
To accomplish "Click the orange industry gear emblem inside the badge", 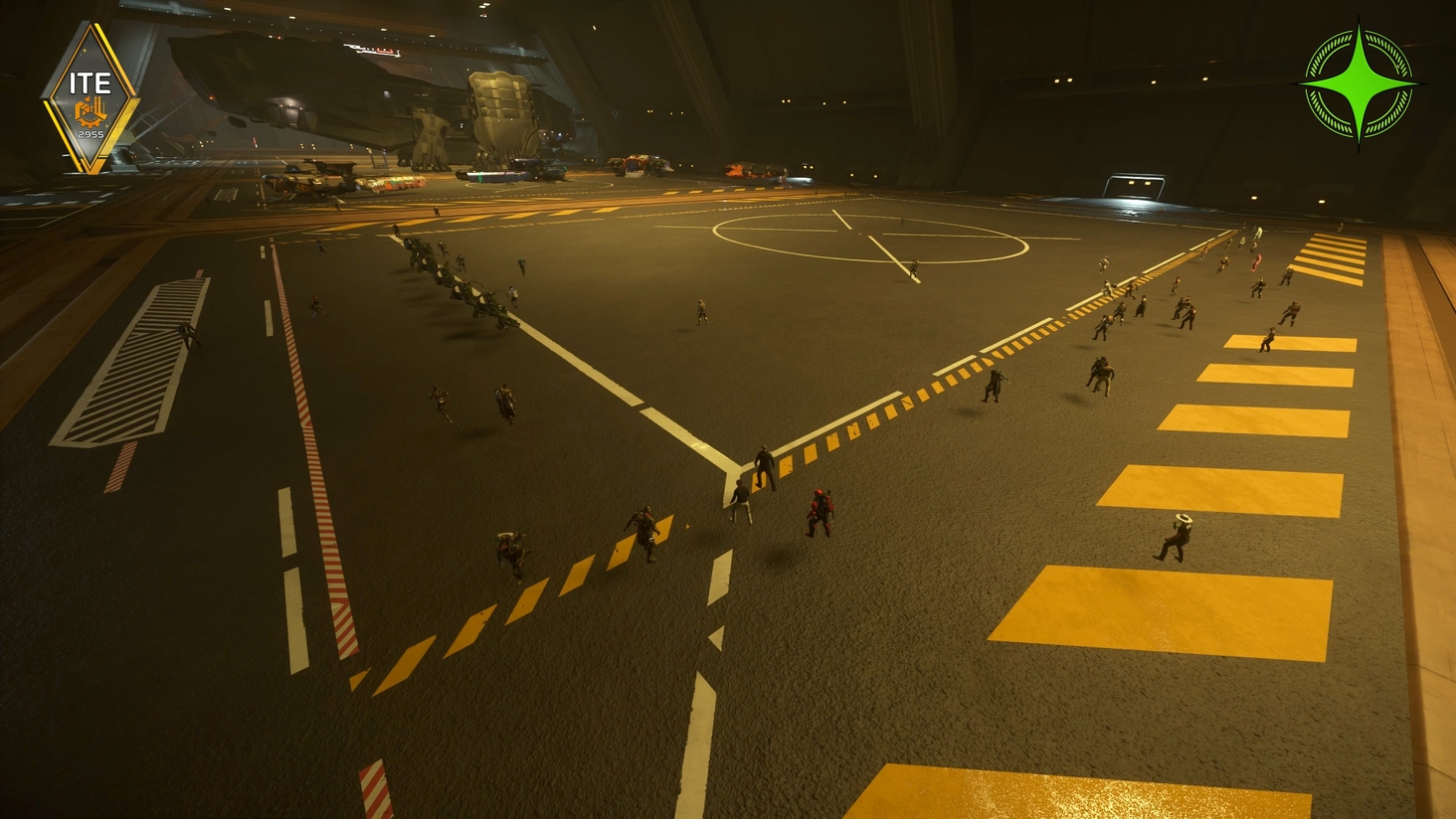I will pos(91,111).
